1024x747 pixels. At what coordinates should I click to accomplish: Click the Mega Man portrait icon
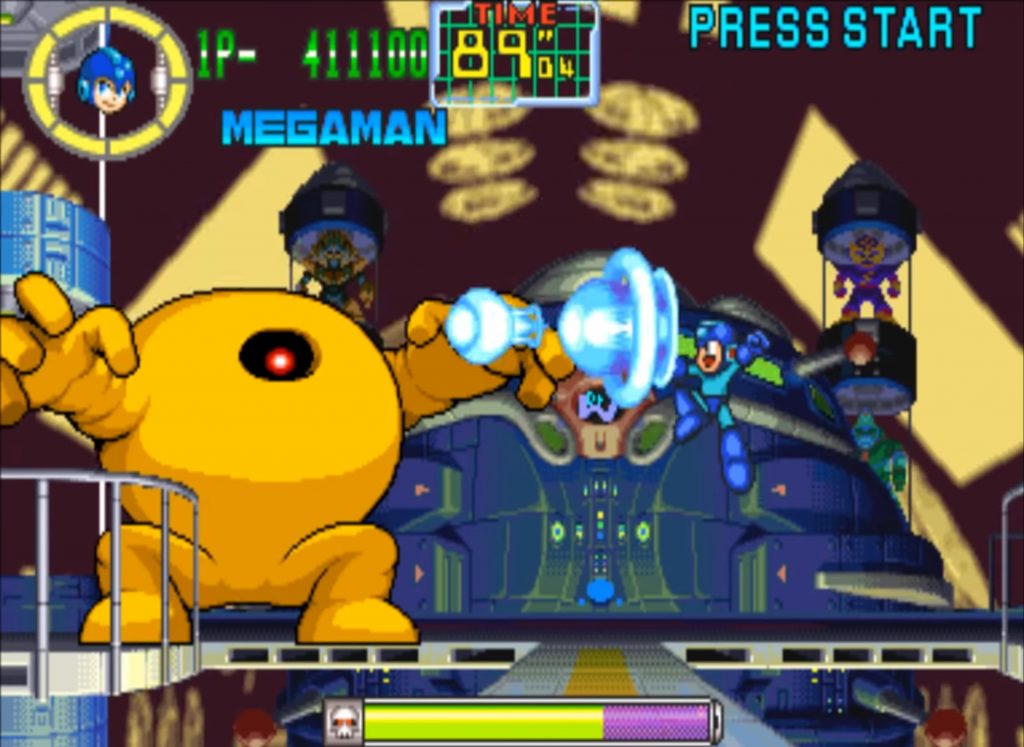(x=106, y=80)
